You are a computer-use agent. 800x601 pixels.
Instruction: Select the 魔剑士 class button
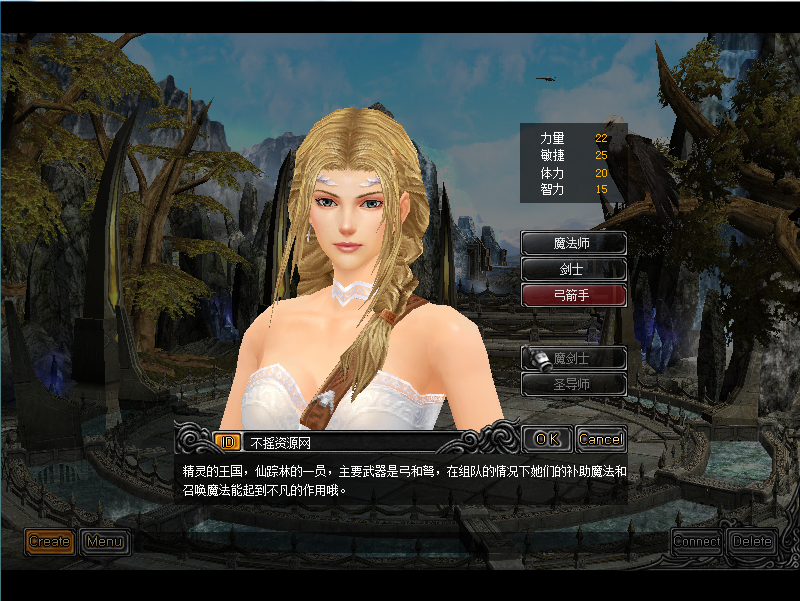tap(574, 358)
